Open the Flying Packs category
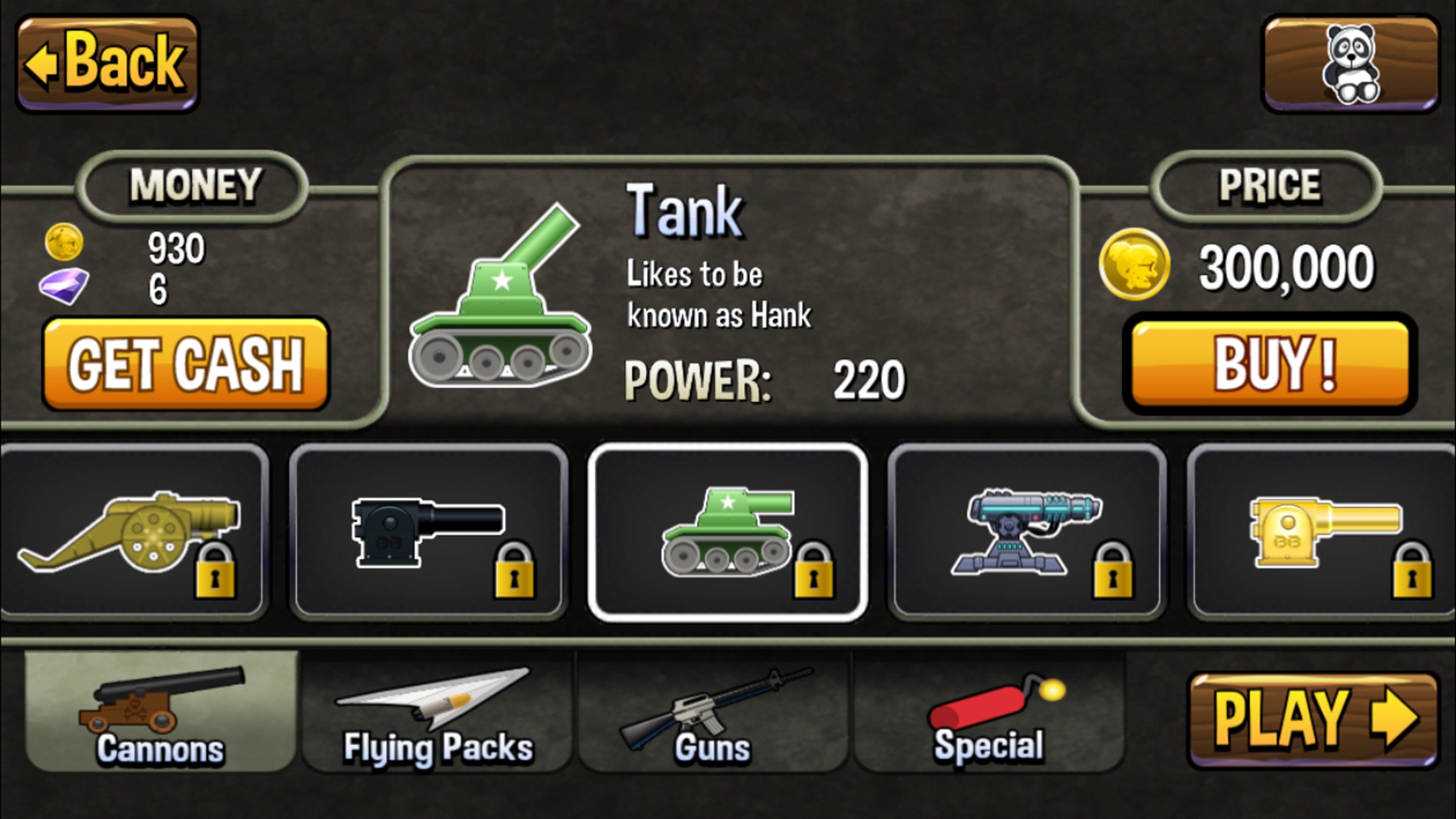This screenshot has width=1456, height=819. click(x=438, y=712)
